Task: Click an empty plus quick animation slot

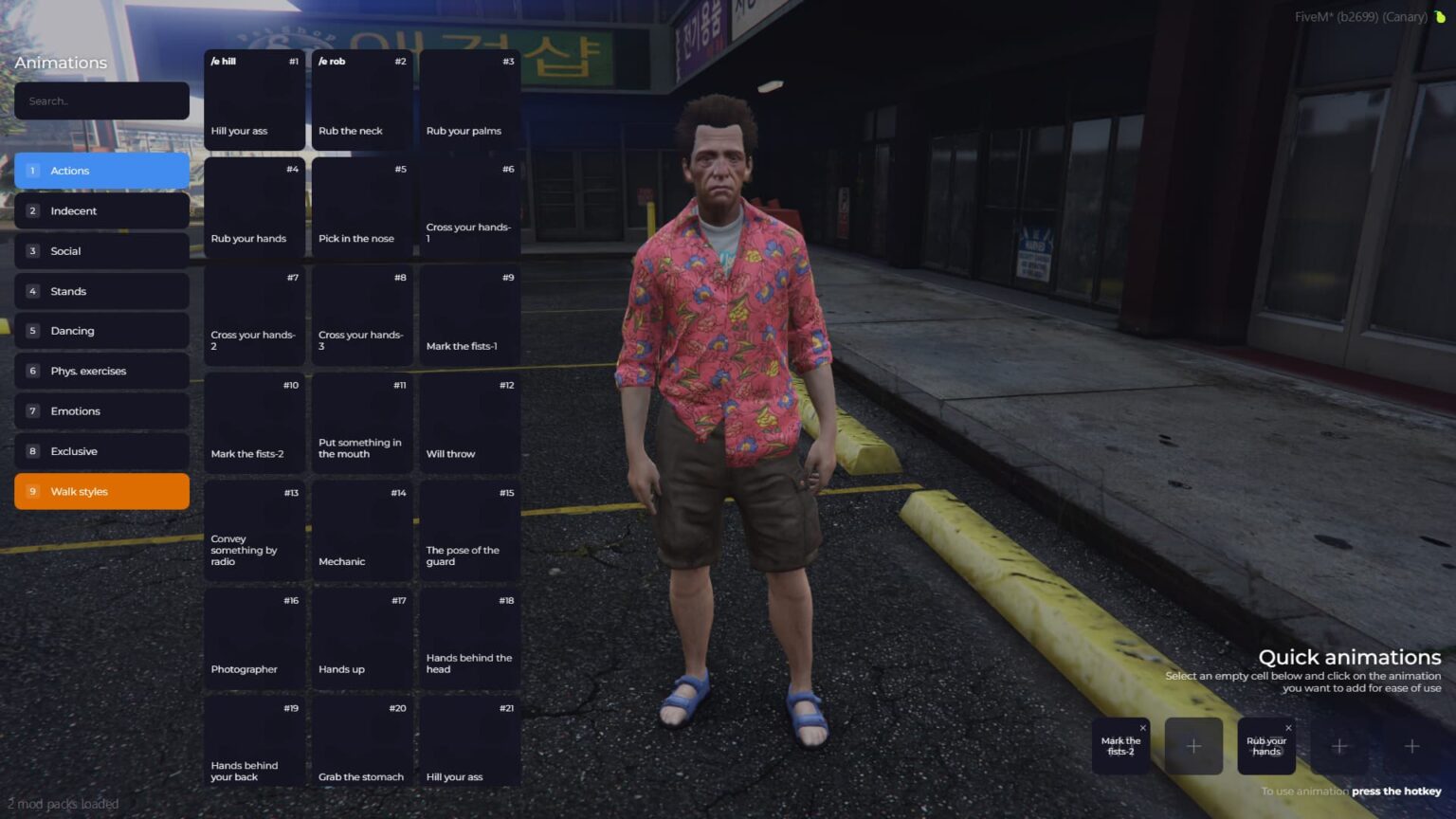Action: coord(1193,746)
